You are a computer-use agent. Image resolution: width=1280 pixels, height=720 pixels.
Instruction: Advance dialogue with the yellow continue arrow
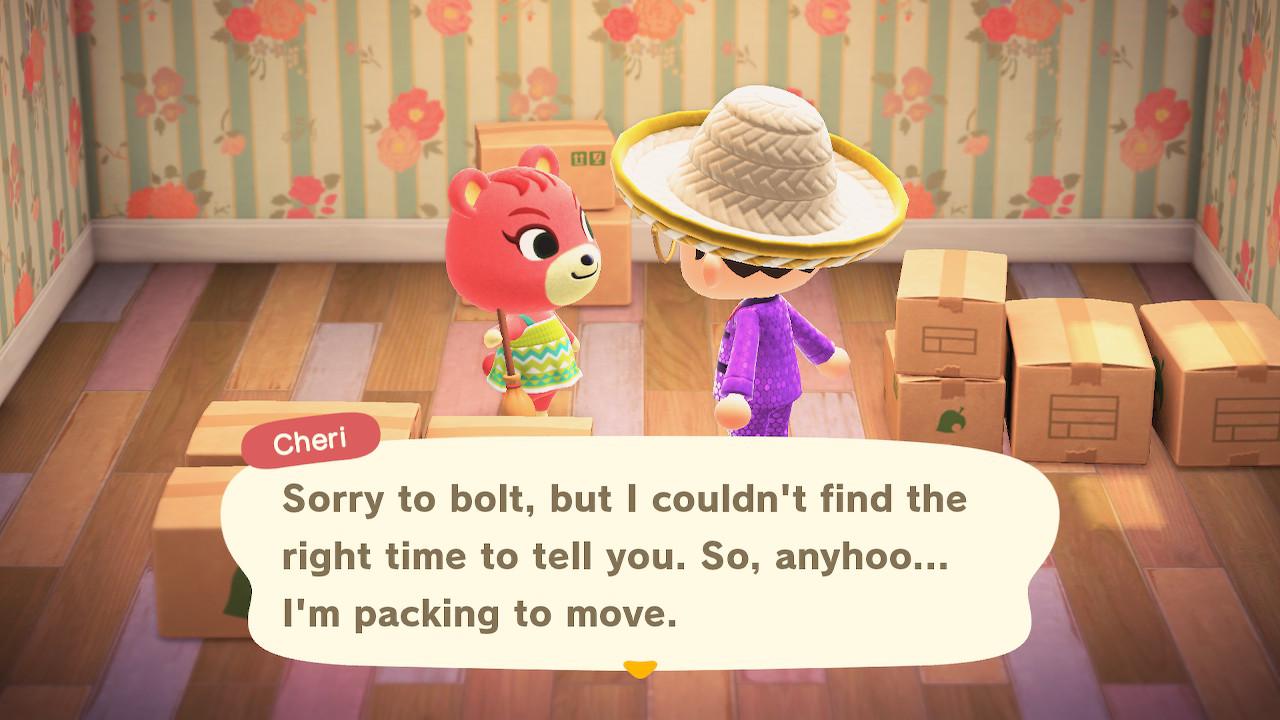point(638,666)
